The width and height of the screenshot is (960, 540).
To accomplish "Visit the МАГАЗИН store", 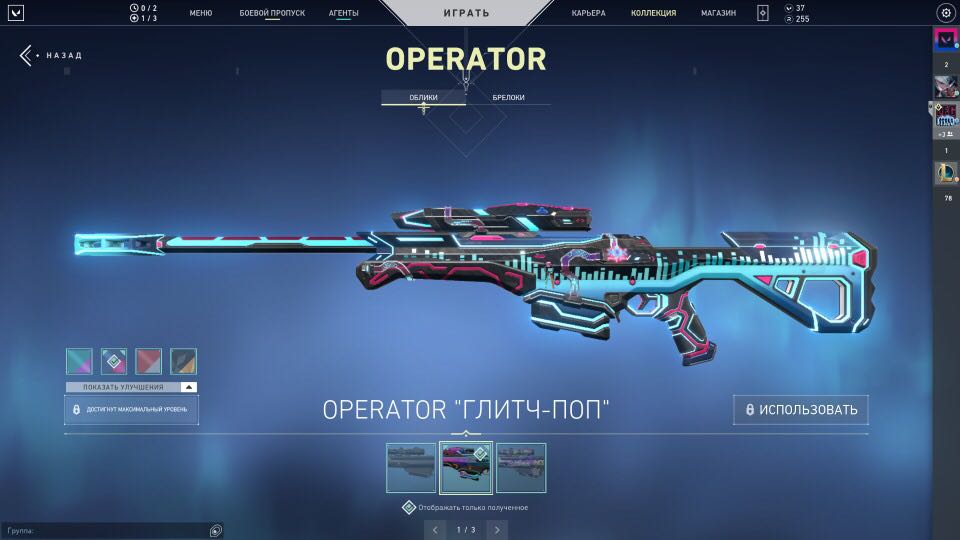I will click(x=718, y=13).
